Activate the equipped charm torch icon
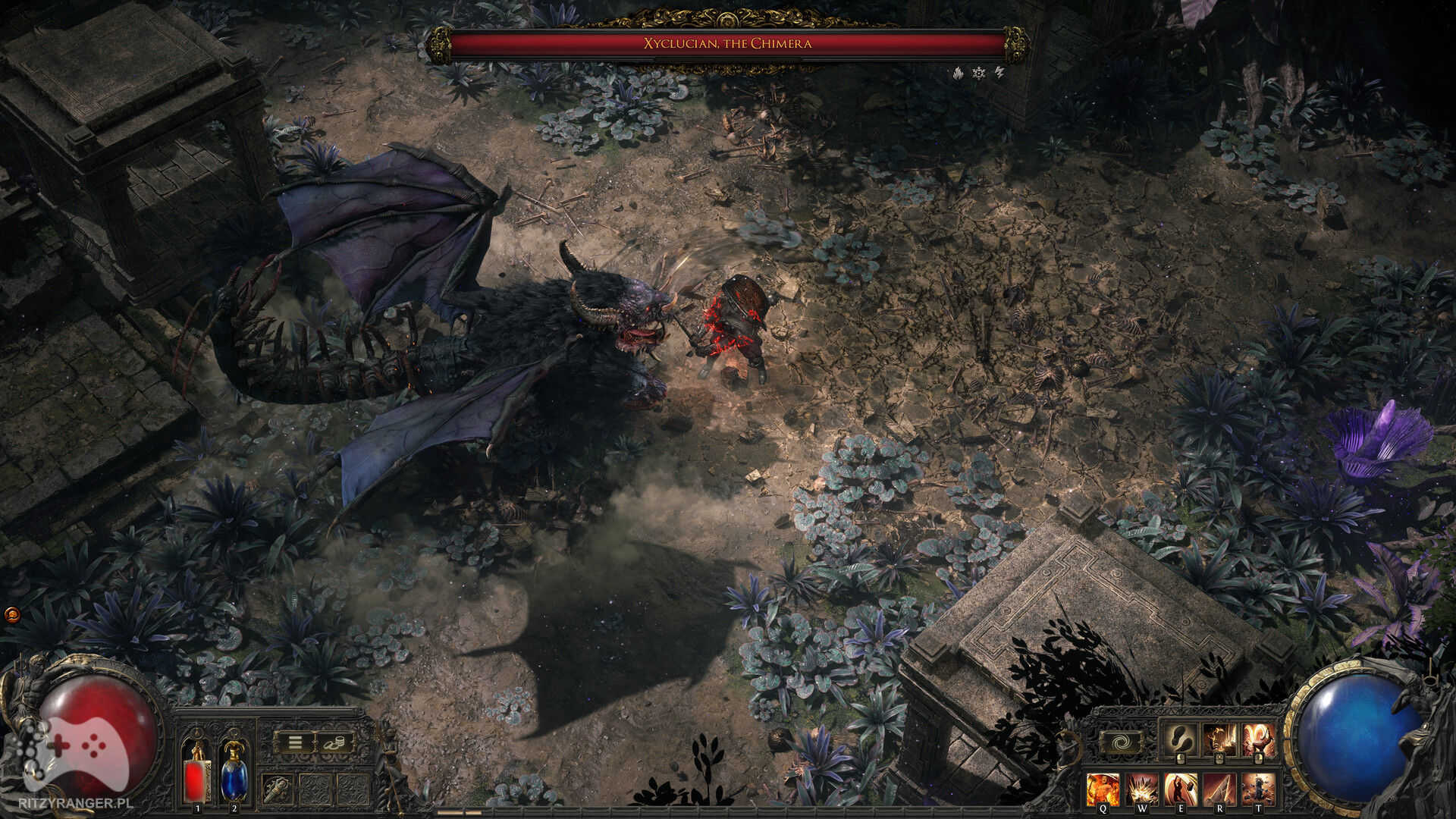Screen dimensions: 1456x819 [276, 789]
